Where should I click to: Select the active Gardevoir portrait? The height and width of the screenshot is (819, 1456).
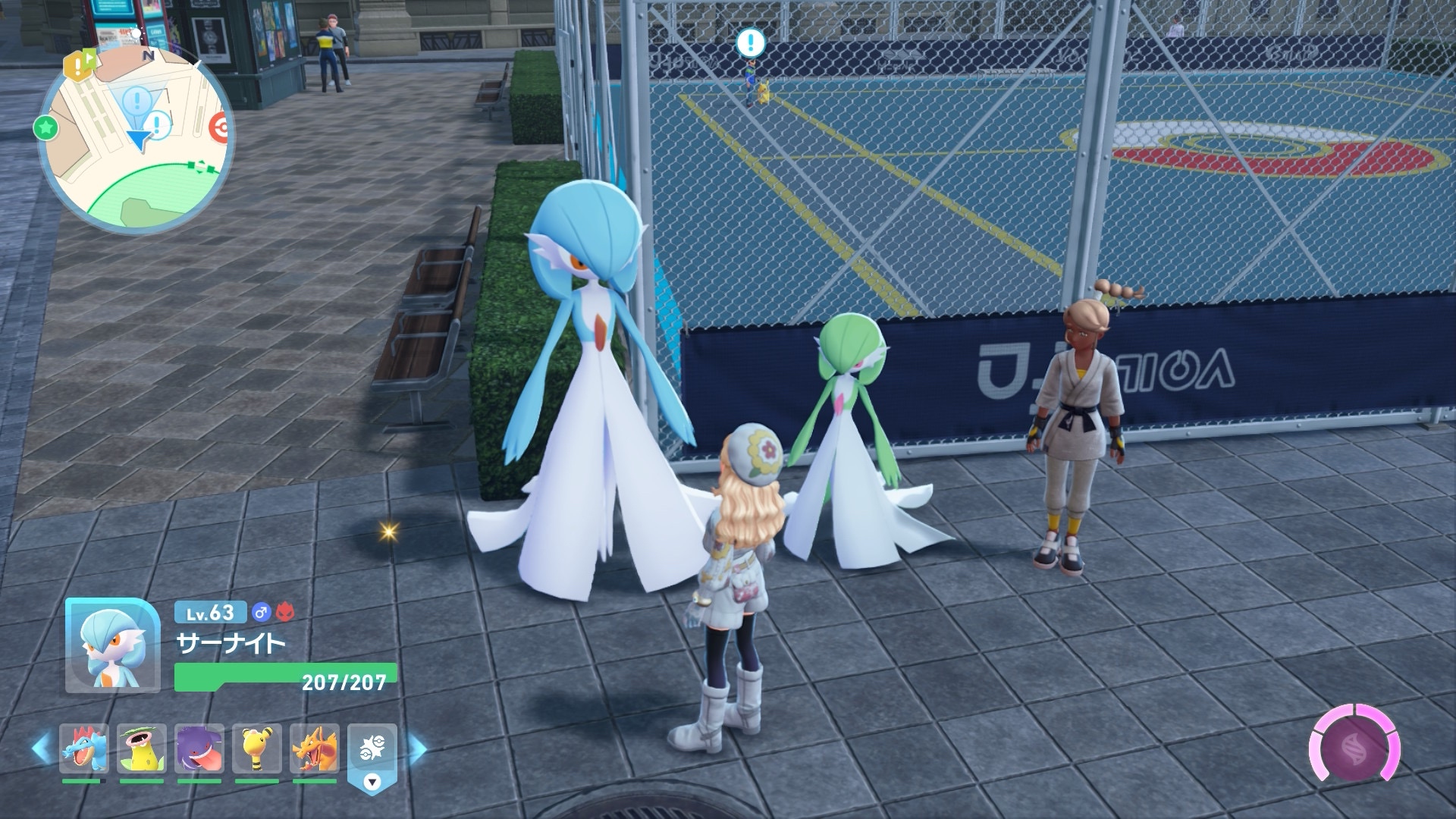pos(112,645)
